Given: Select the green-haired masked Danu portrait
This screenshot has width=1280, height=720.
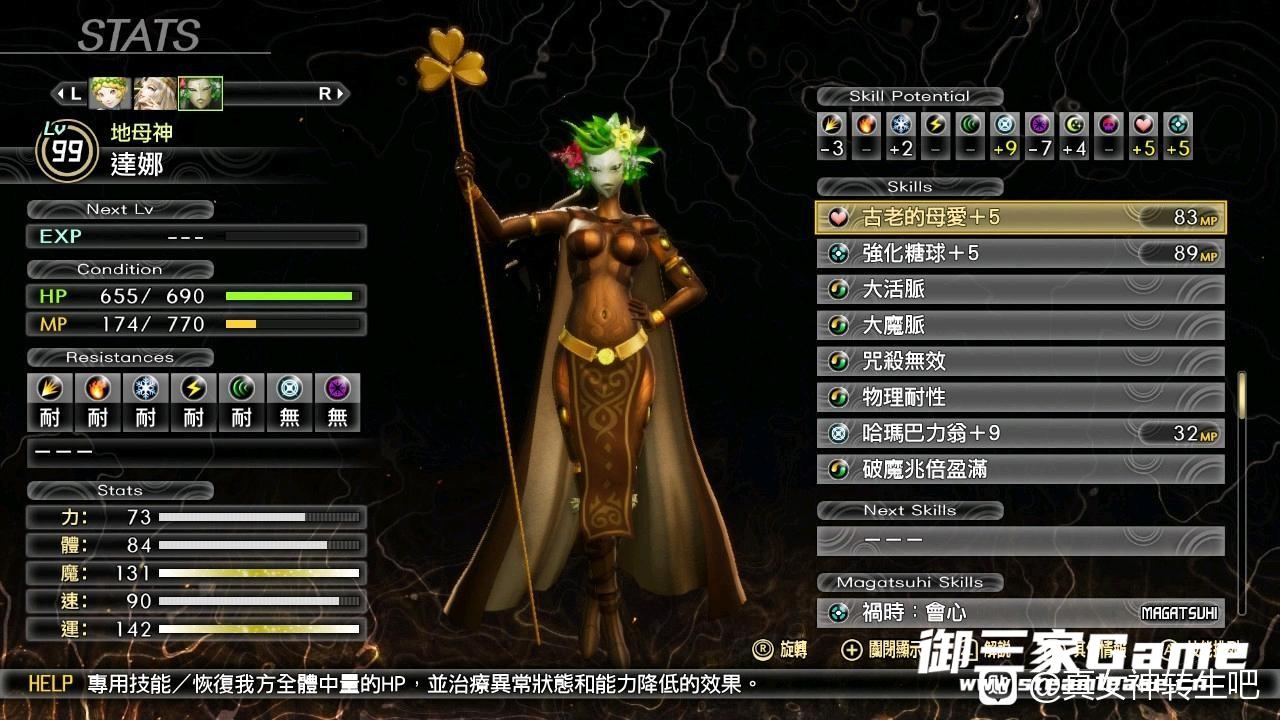Looking at the screenshot, I should coord(200,93).
